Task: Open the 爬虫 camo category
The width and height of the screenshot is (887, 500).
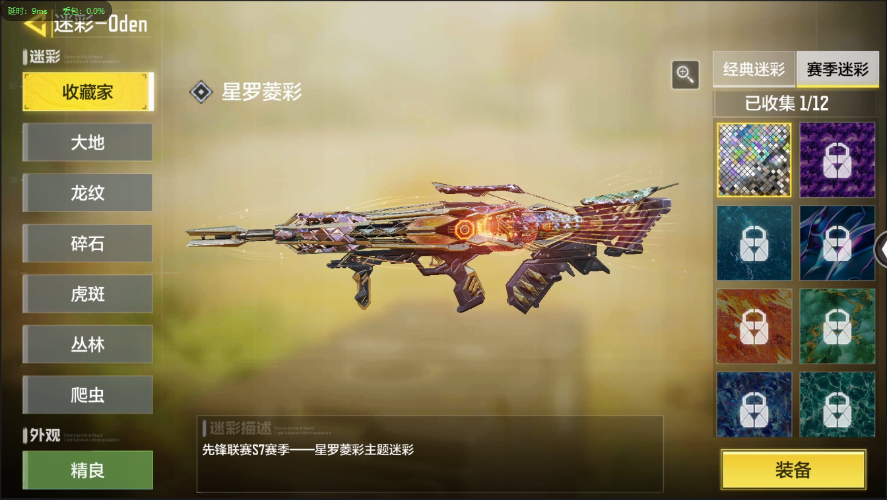Action: [x=88, y=395]
